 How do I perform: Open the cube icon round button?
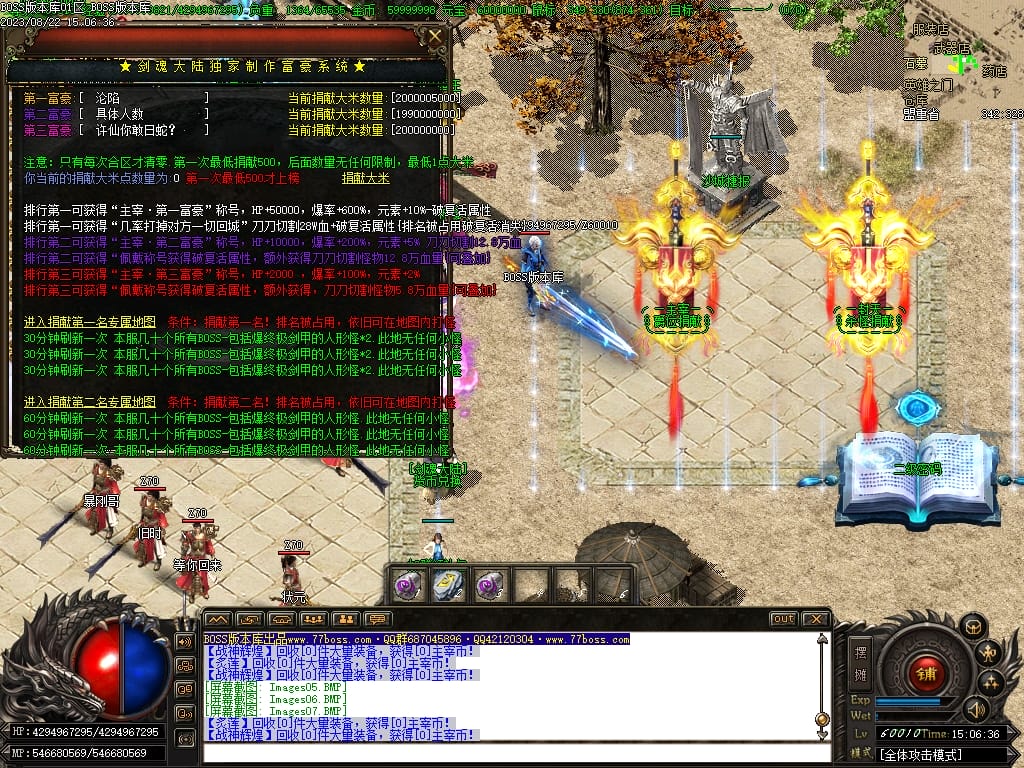point(972,627)
